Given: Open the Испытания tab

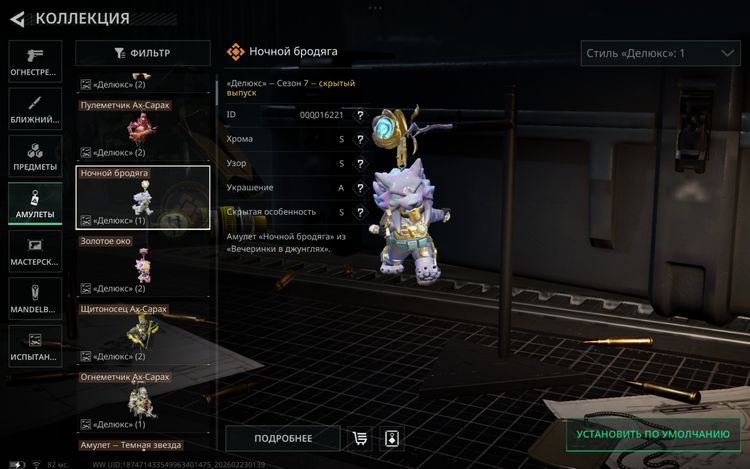Looking at the screenshot, I should pos(35,346).
